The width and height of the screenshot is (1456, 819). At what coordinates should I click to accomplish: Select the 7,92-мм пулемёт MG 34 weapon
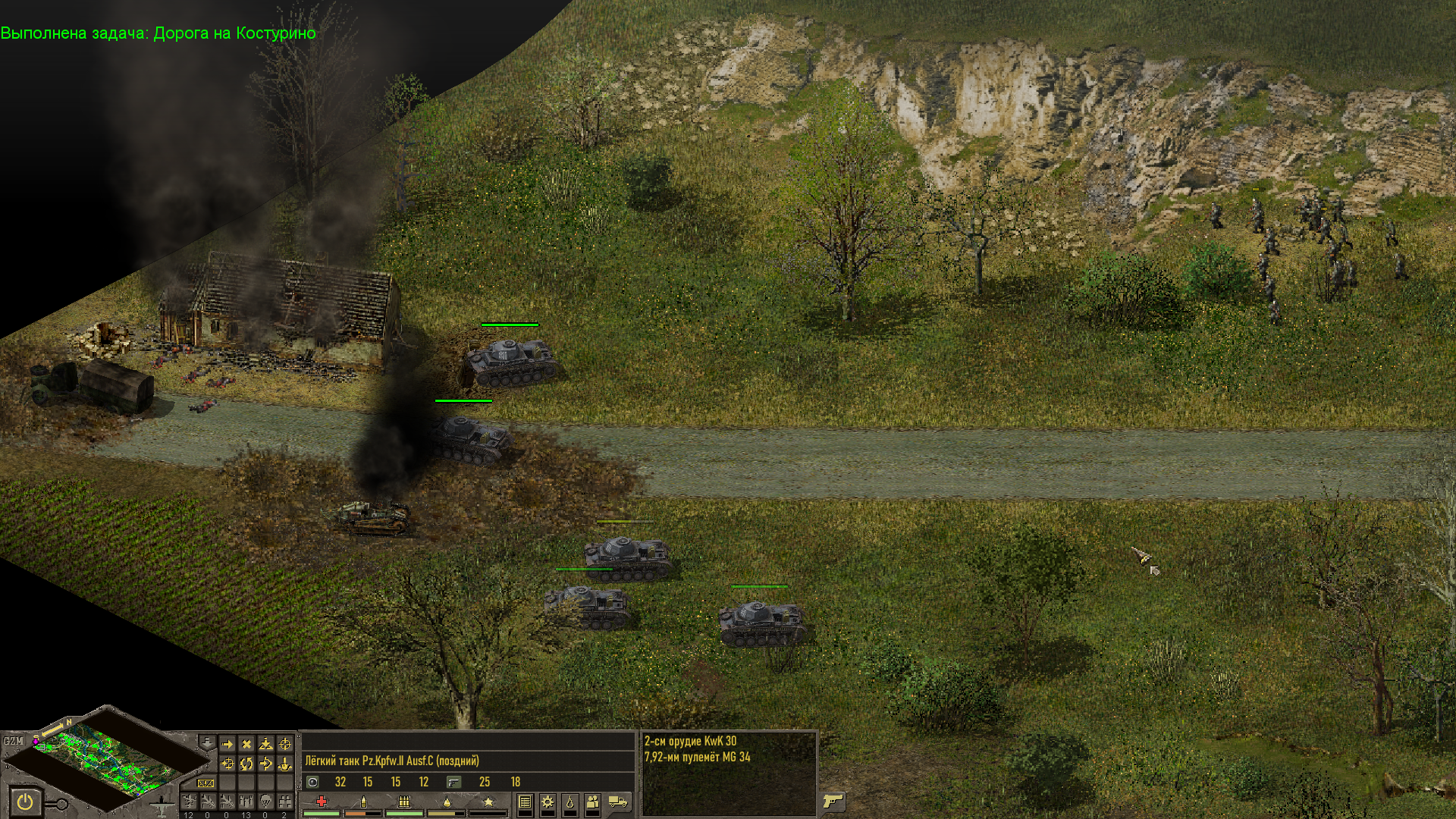click(x=697, y=757)
